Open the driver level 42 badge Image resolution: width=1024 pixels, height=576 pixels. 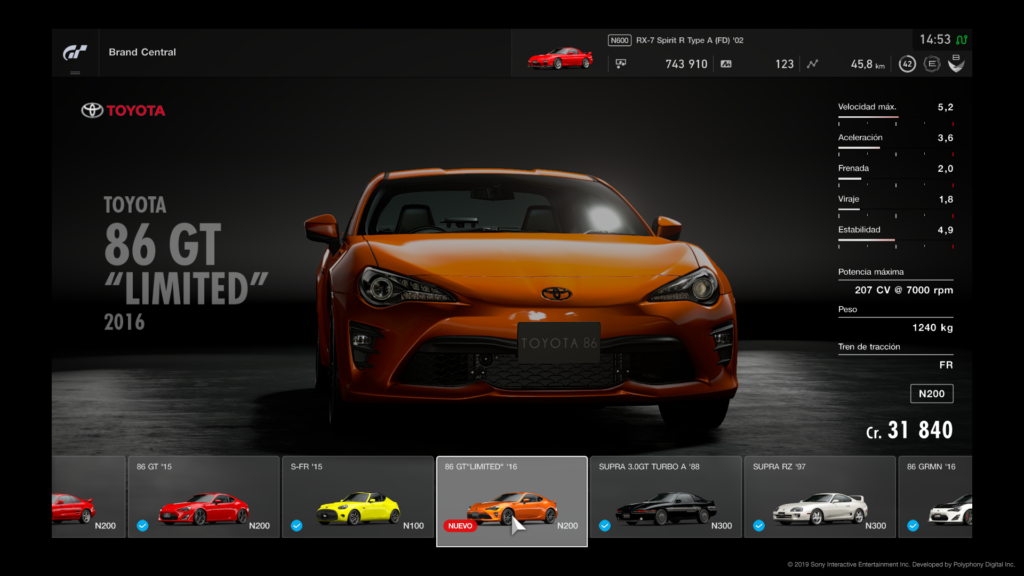tap(907, 64)
